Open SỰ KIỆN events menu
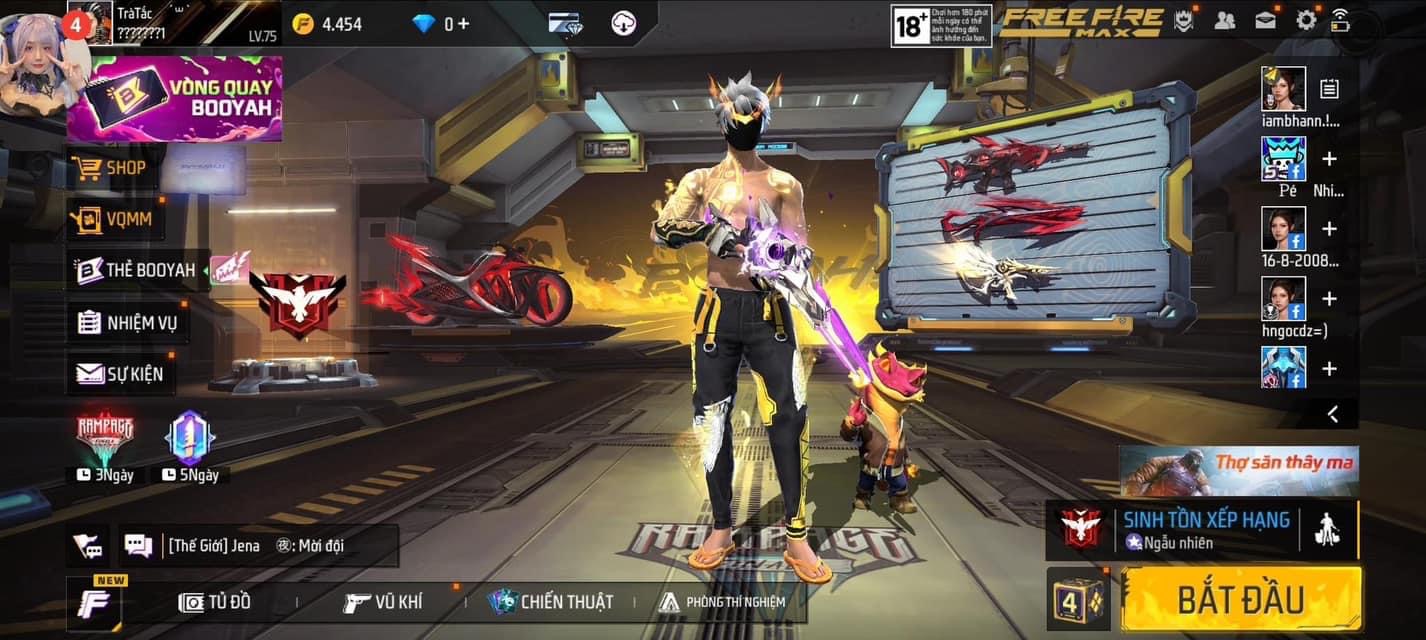This screenshot has width=1426, height=640. click(x=120, y=374)
